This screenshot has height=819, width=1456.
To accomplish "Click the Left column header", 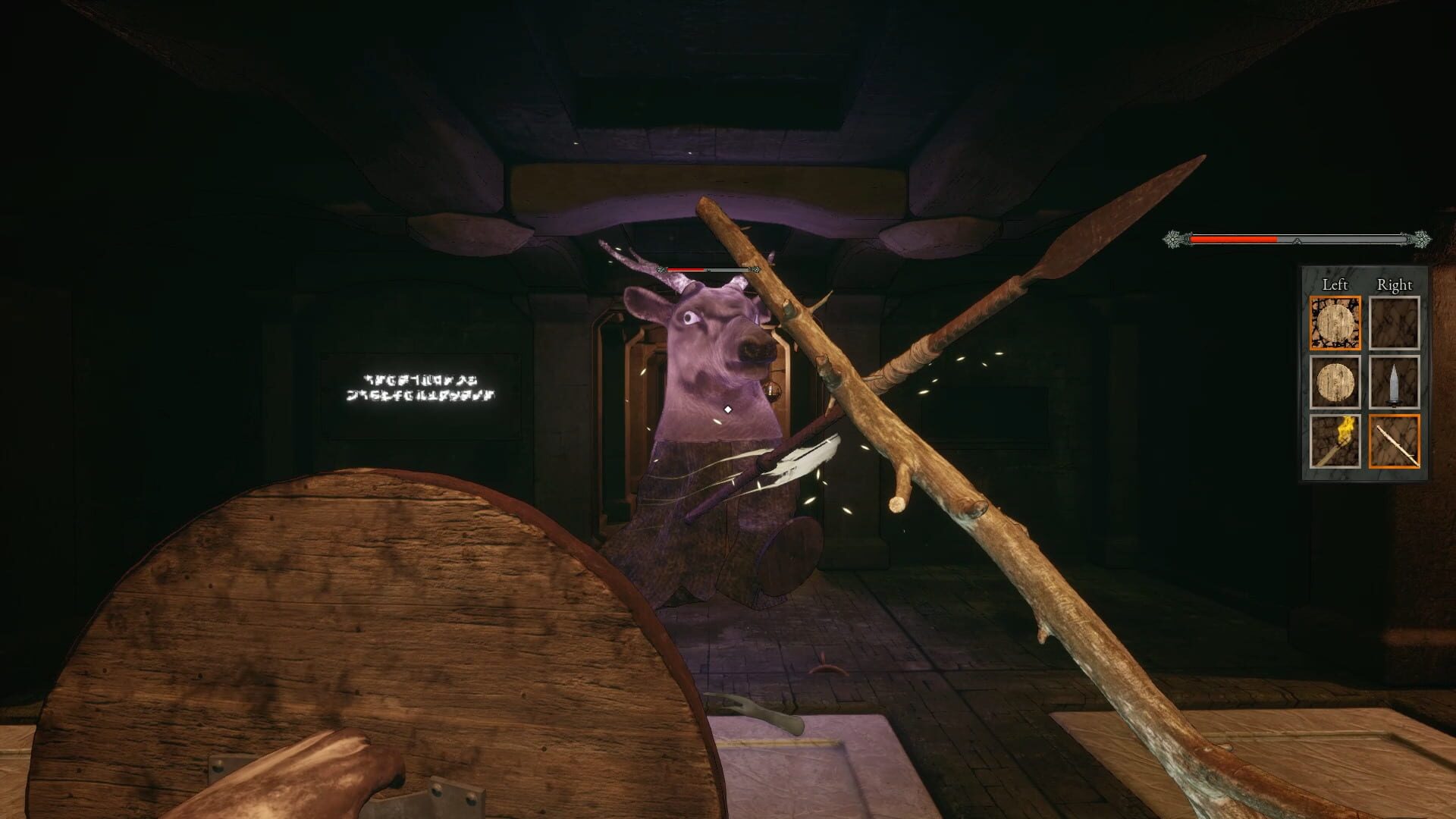I will tap(1335, 284).
